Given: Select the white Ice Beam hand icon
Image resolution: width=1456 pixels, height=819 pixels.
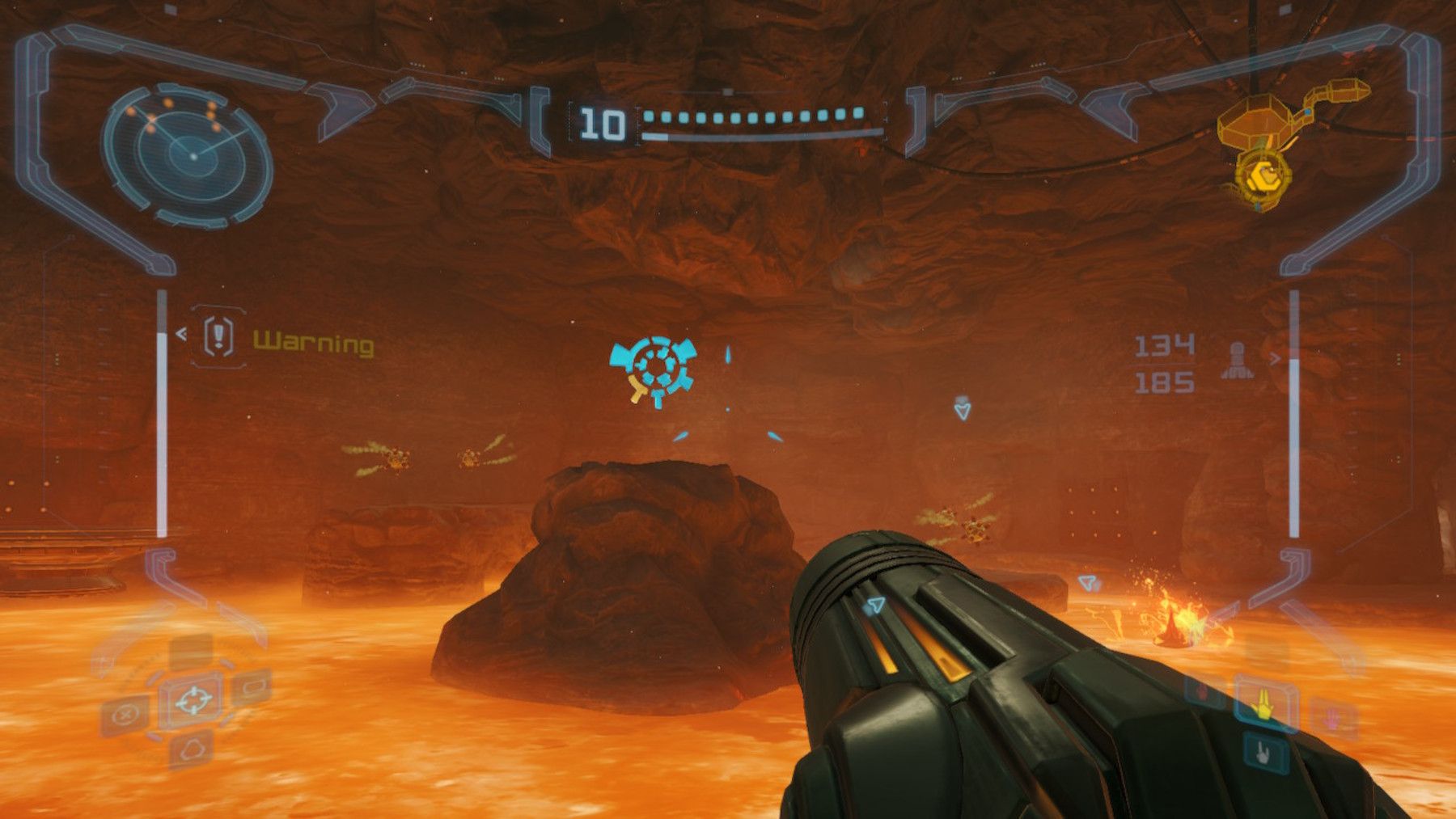Looking at the screenshot, I should (x=1262, y=752).
